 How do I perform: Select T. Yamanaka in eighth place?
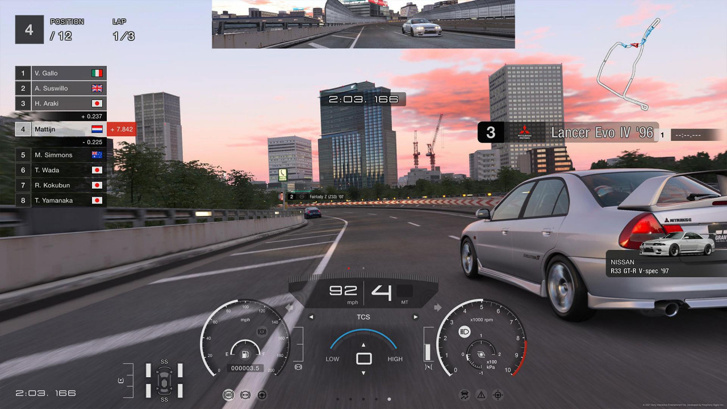click(x=60, y=200)
